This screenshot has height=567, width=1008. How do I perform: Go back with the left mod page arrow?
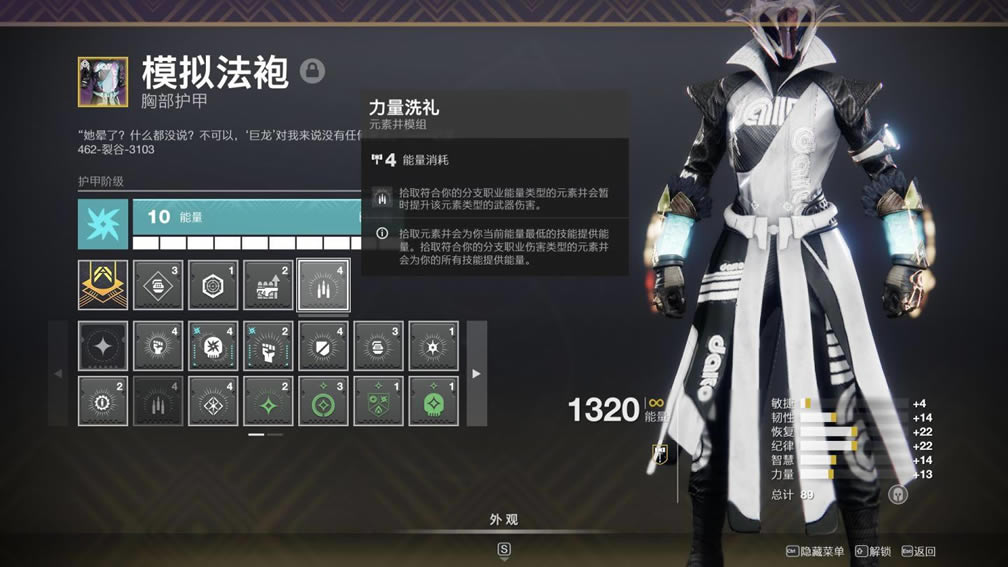[58, 373]
